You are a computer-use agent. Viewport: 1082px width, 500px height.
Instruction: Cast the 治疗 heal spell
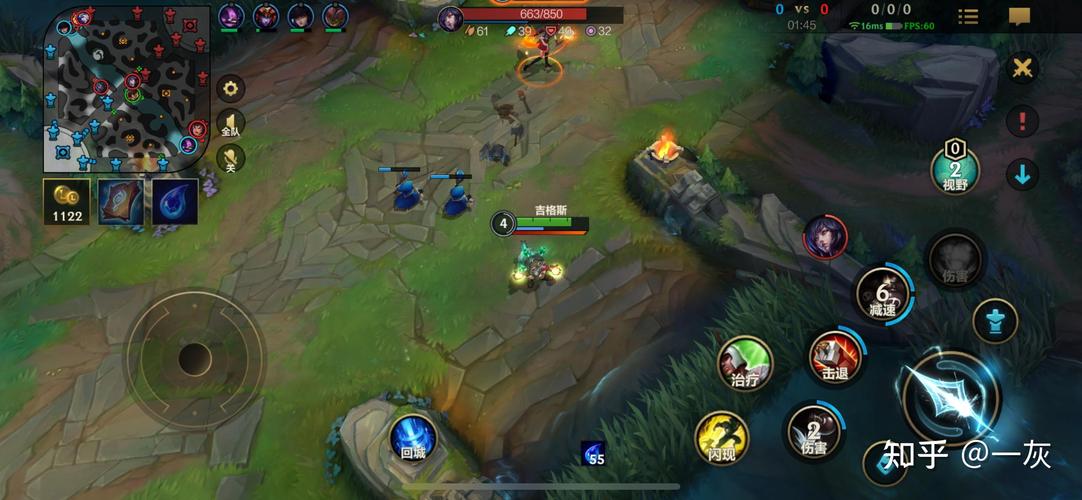[x=745, y=364]
